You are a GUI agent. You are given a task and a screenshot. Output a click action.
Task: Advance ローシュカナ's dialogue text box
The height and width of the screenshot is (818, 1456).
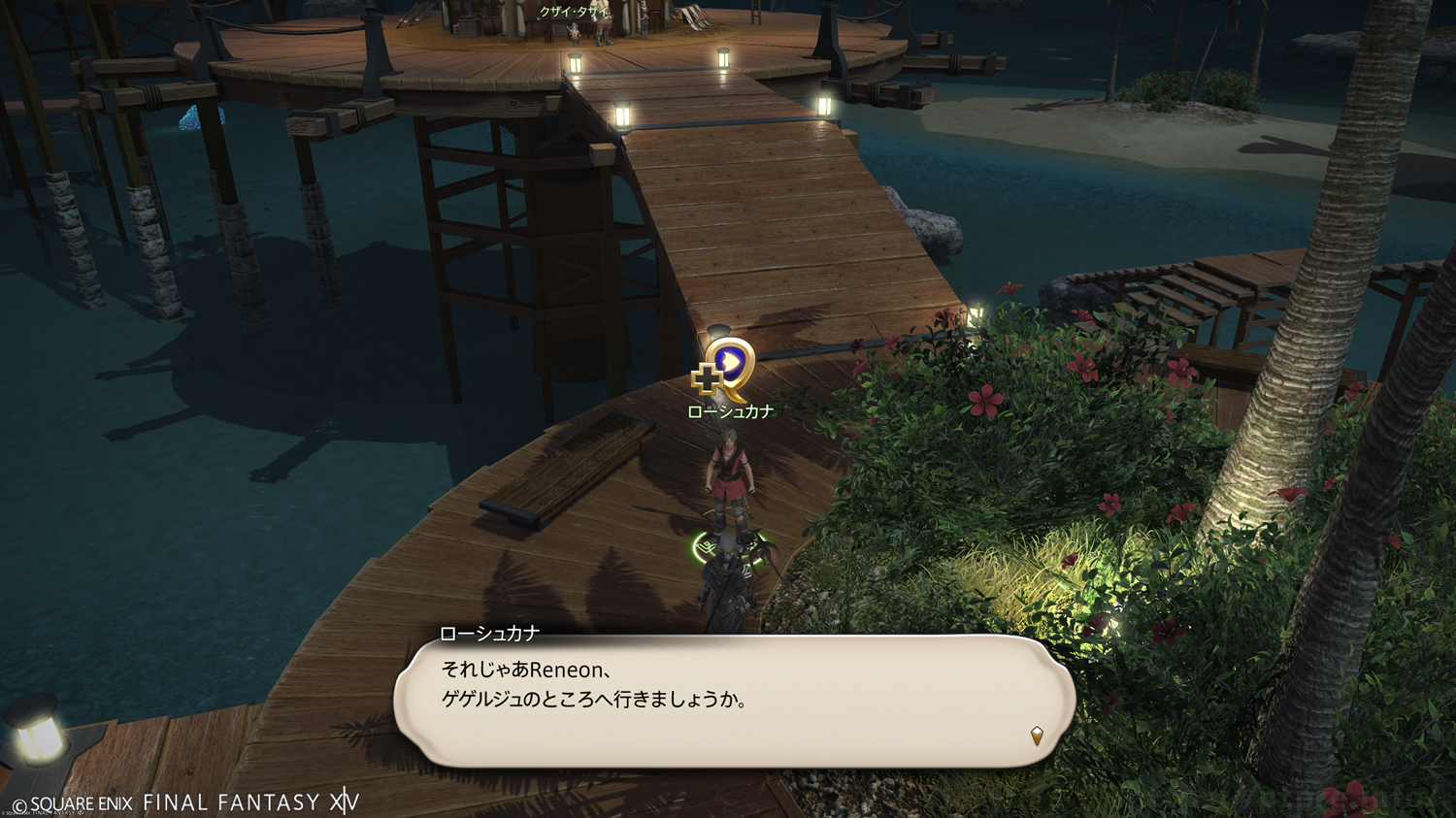pos(734,701)
